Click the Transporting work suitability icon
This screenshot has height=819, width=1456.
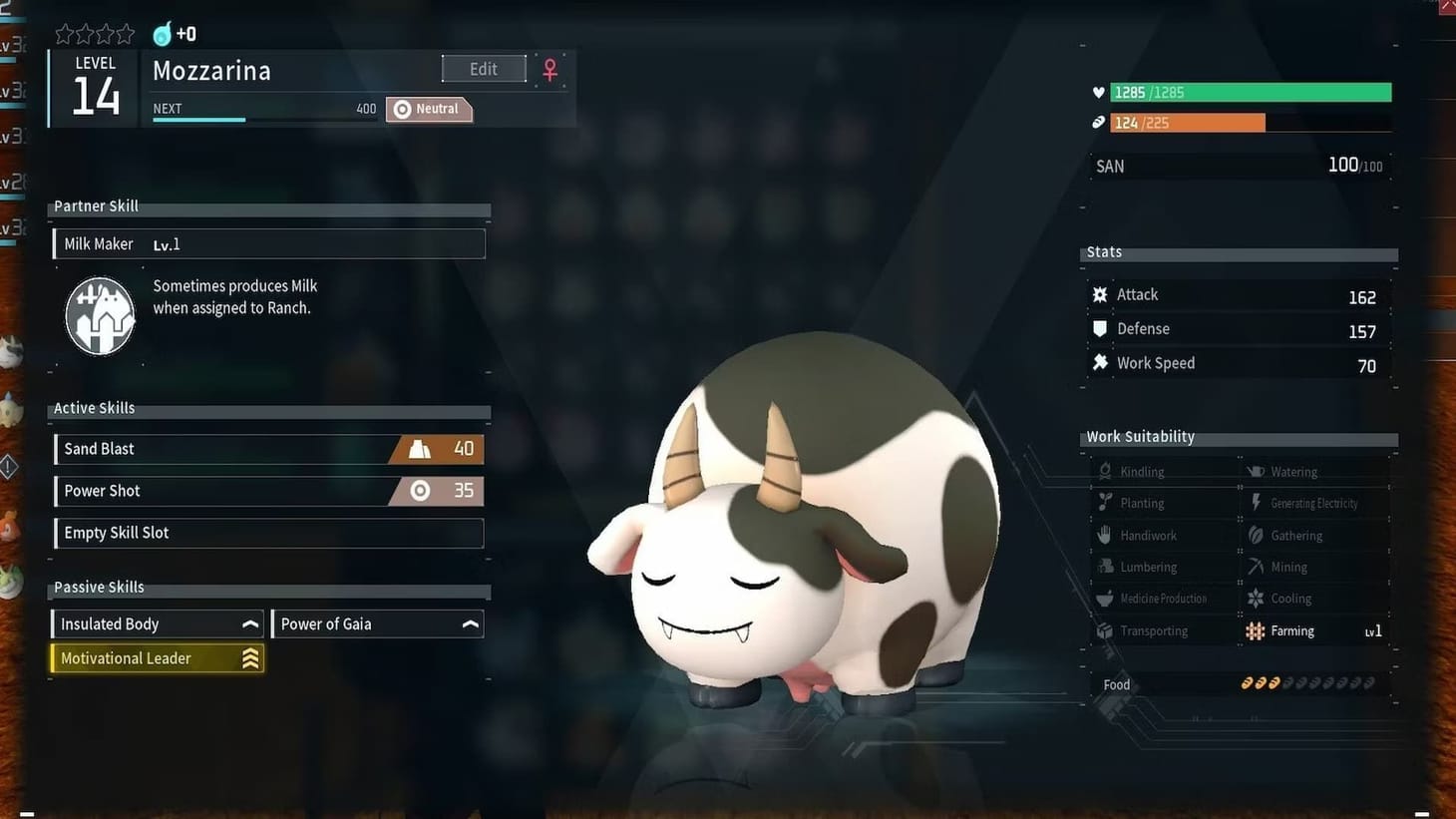point(1104,629)
